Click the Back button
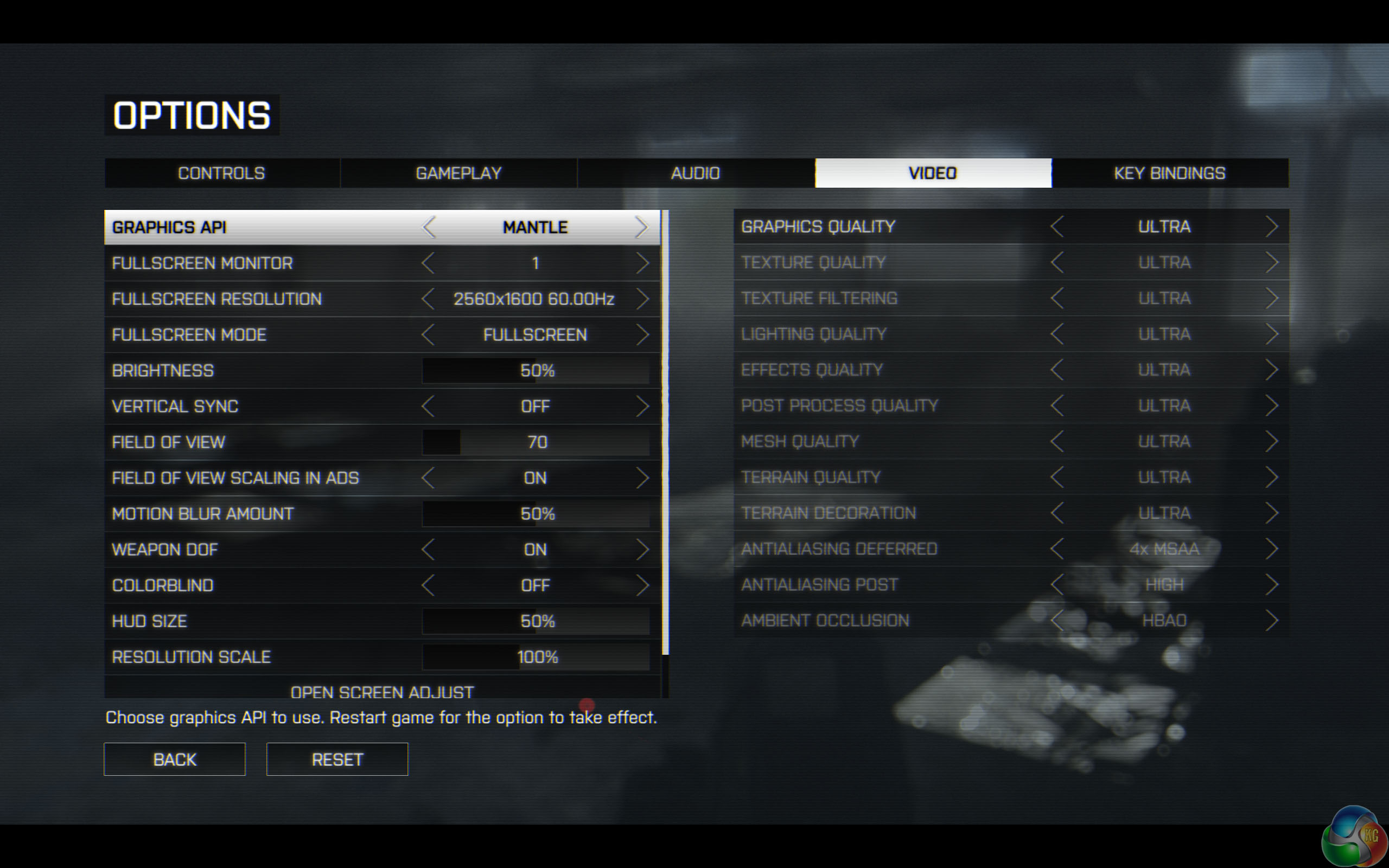This screenshot has height=868, width=1389. click(175, 759)
